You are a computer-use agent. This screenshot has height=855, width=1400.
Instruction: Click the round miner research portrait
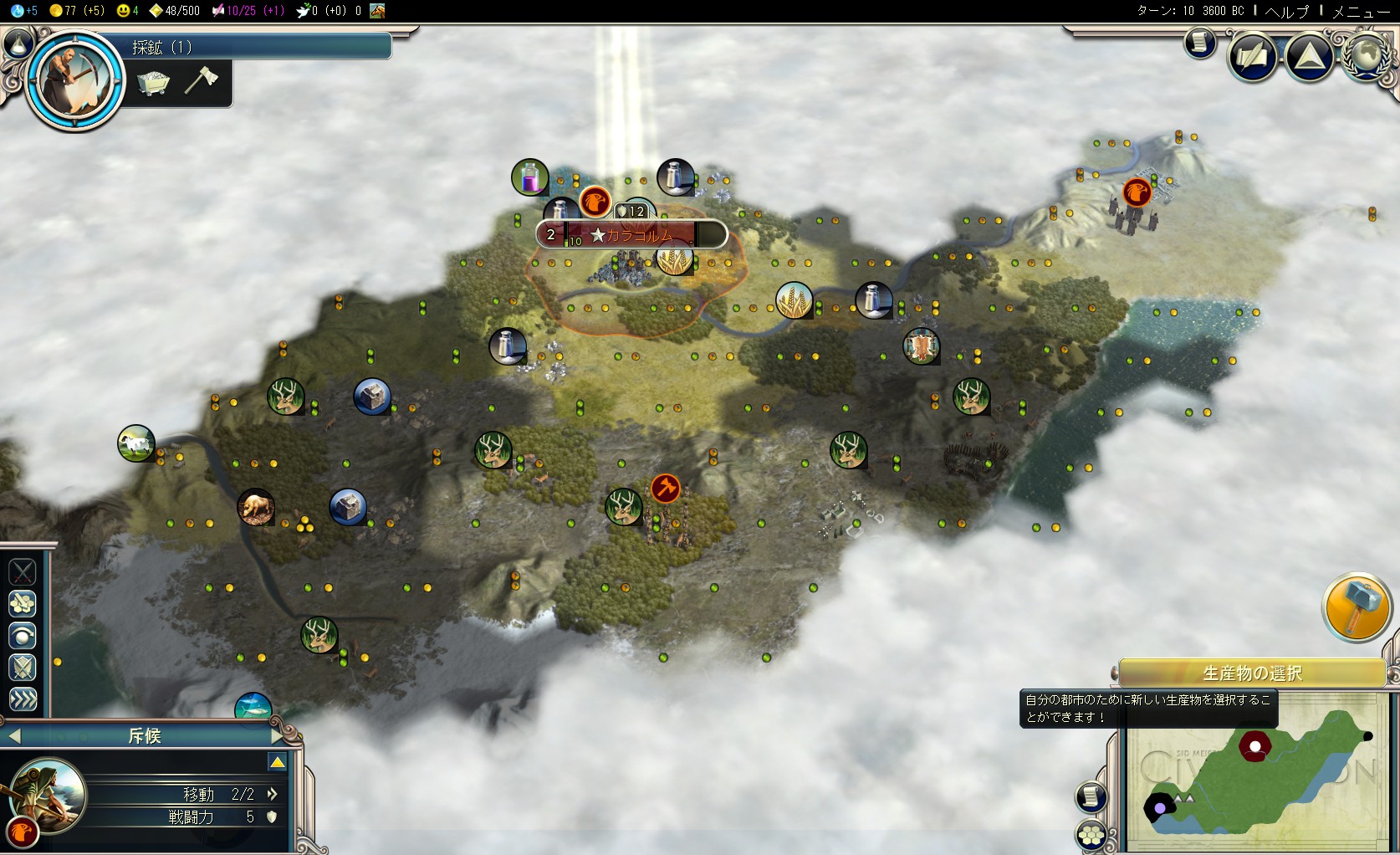pyautogui.click(x=74, y=79)
